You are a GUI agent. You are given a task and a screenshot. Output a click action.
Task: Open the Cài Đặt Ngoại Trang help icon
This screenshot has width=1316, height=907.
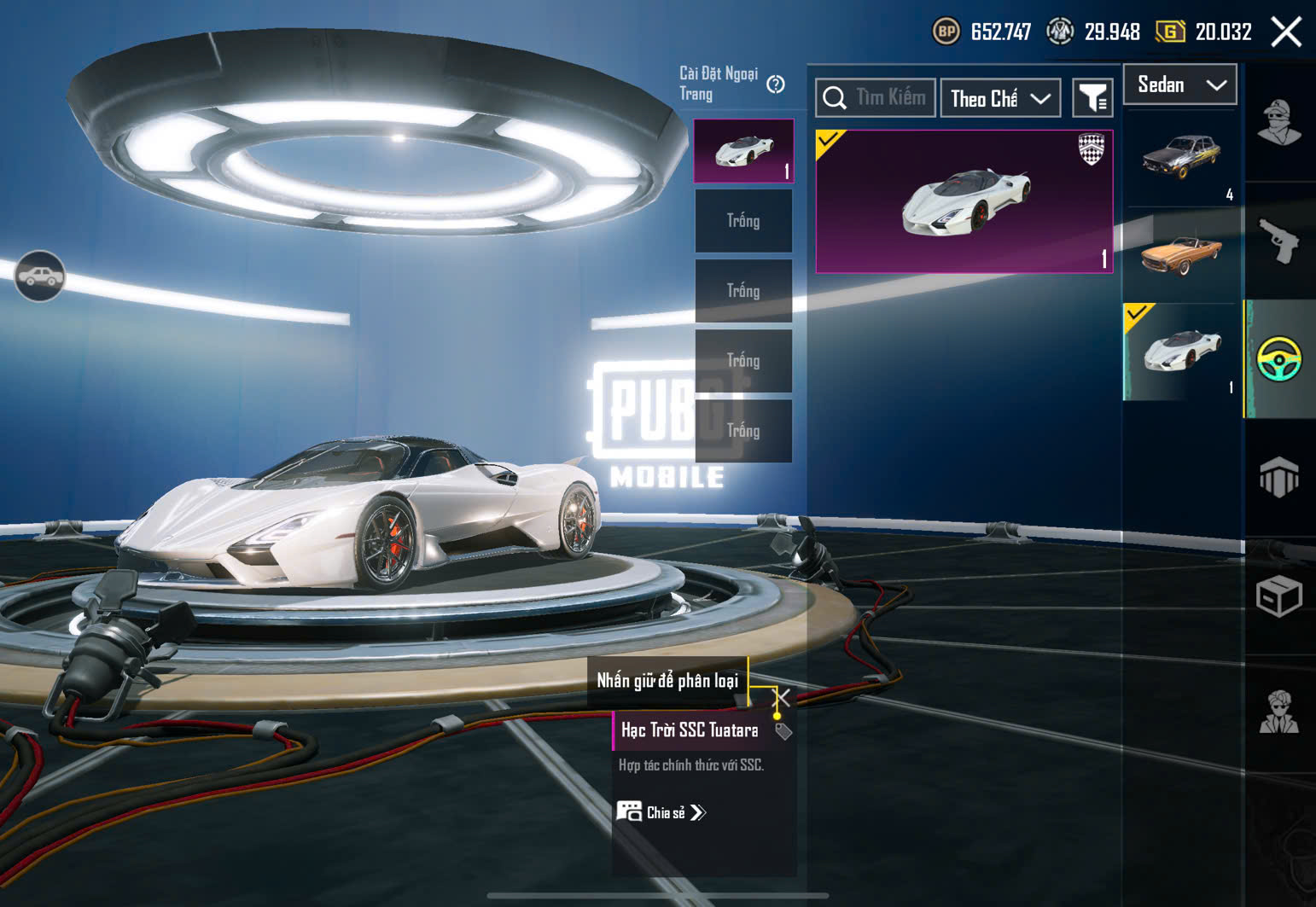(x=776, y=84)
